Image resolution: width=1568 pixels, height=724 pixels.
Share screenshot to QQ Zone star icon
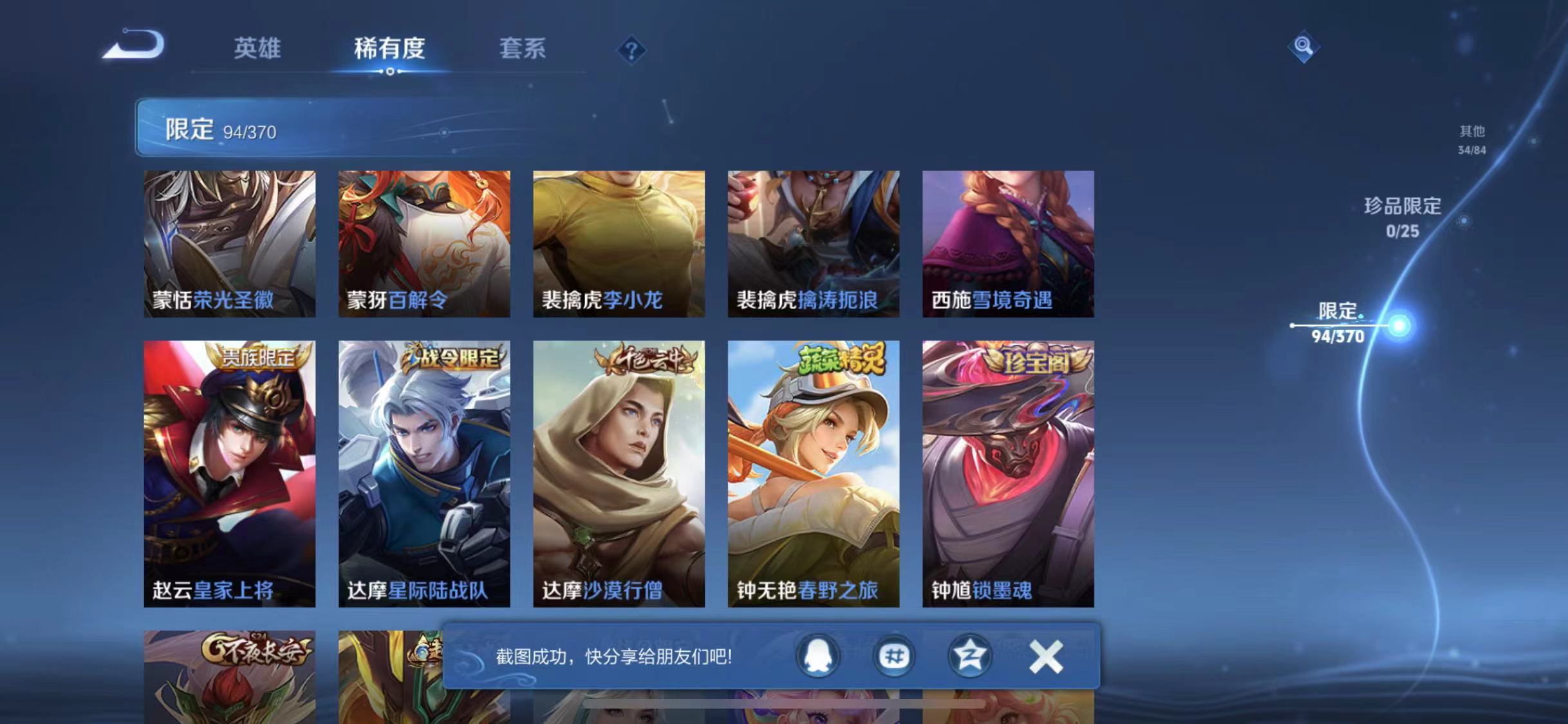pos(972,656)
